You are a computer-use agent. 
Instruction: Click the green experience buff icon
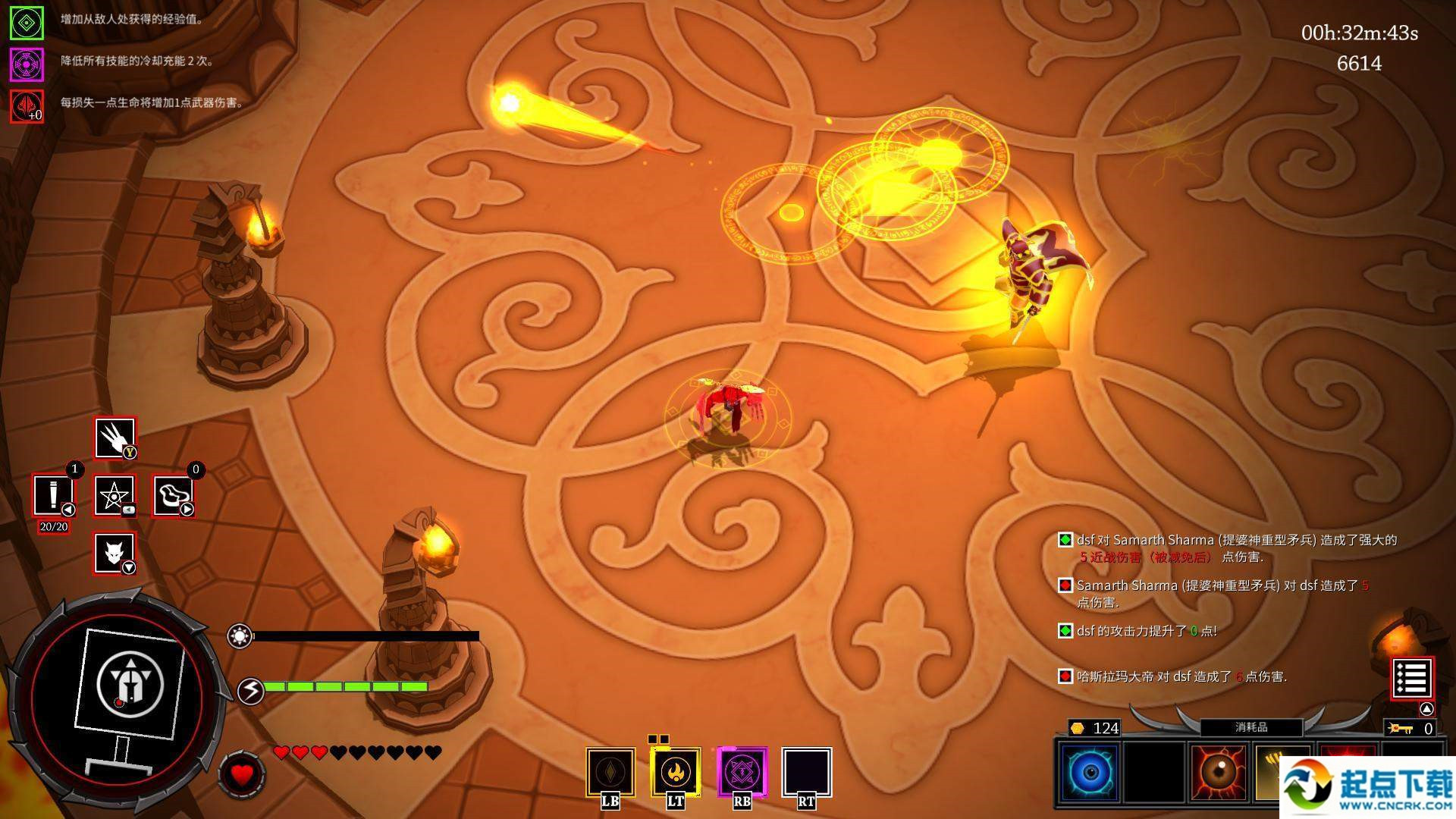click(x=27, y=24)
